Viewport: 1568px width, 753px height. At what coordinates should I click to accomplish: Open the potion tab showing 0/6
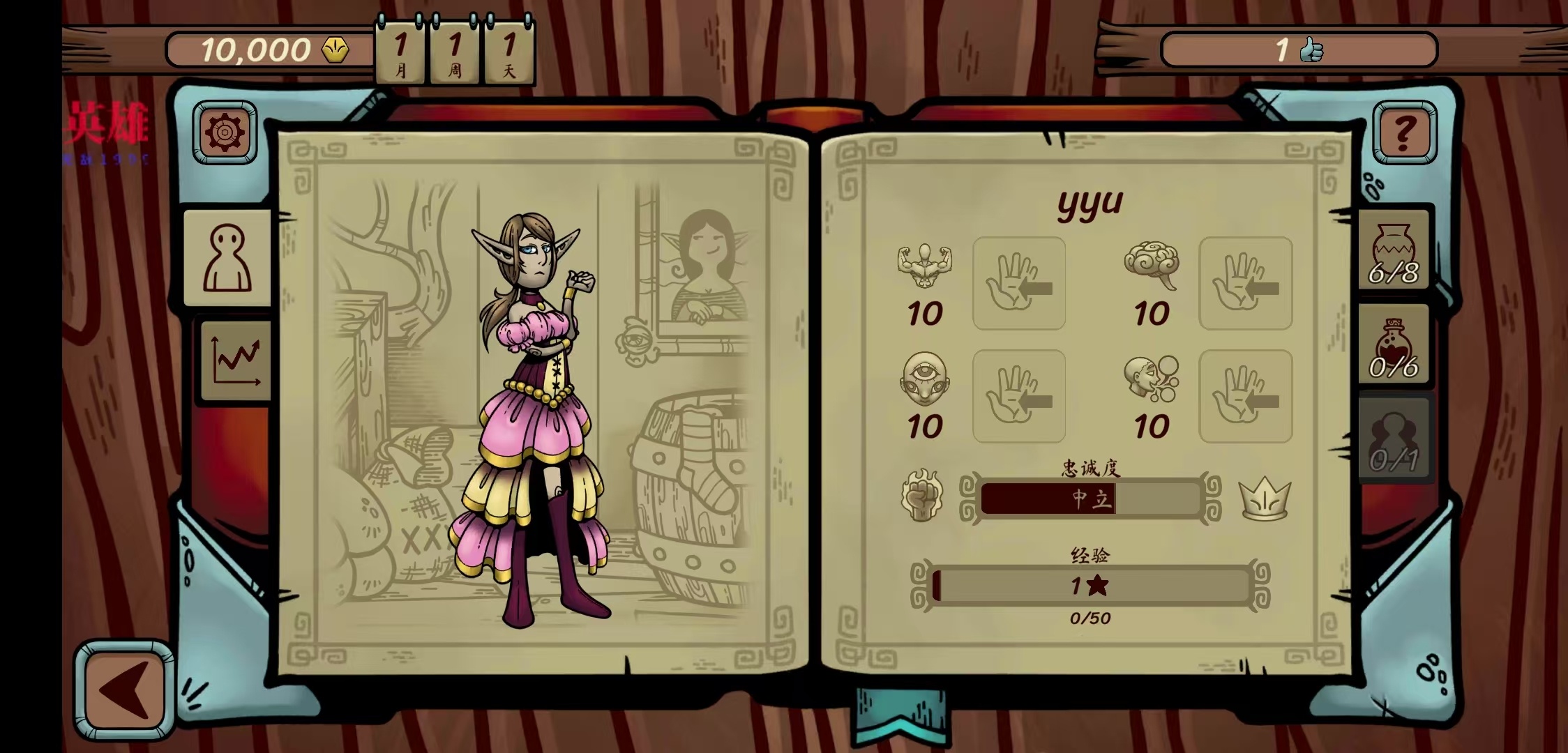coord(1394,346)
